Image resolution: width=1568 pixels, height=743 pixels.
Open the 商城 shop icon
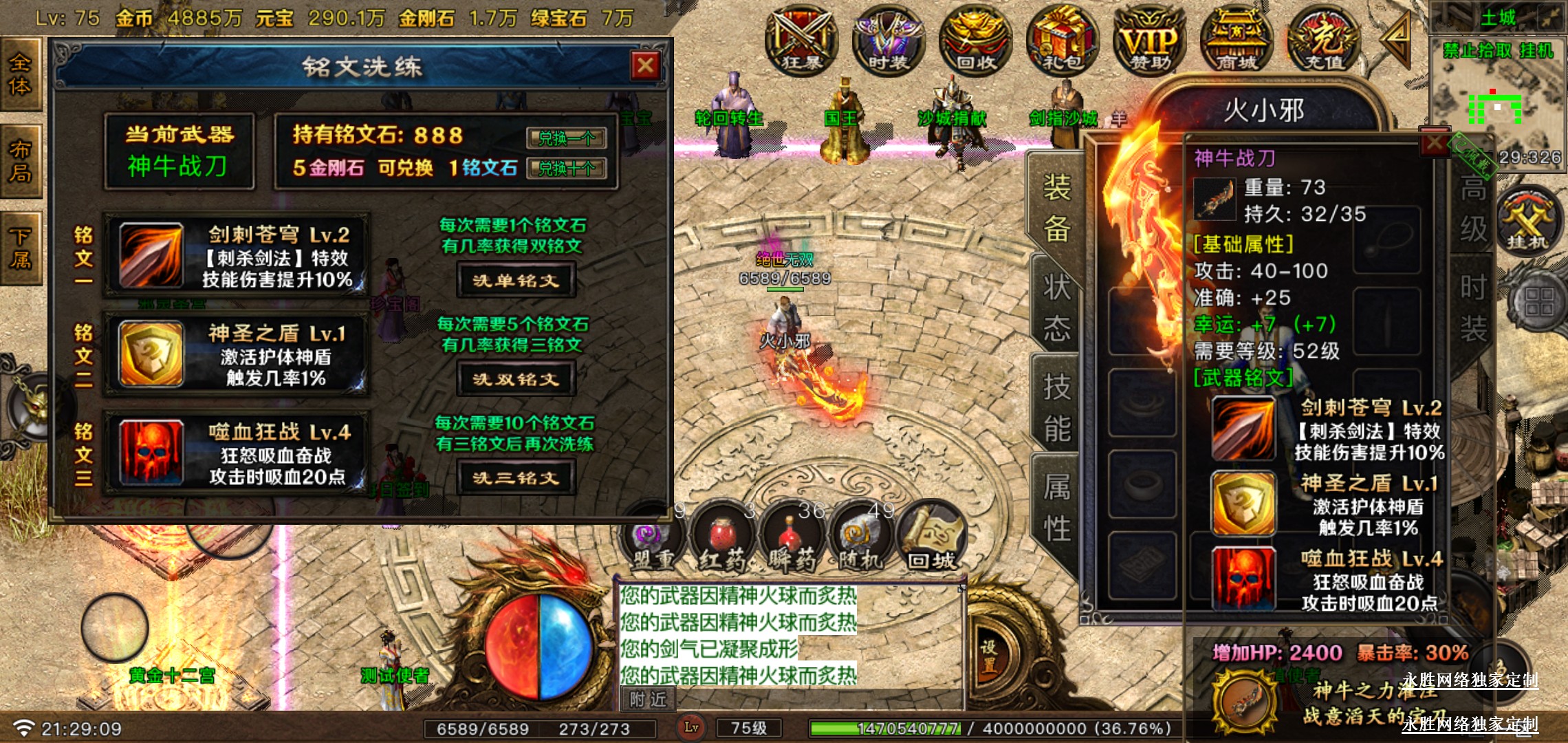[1236, 40]
